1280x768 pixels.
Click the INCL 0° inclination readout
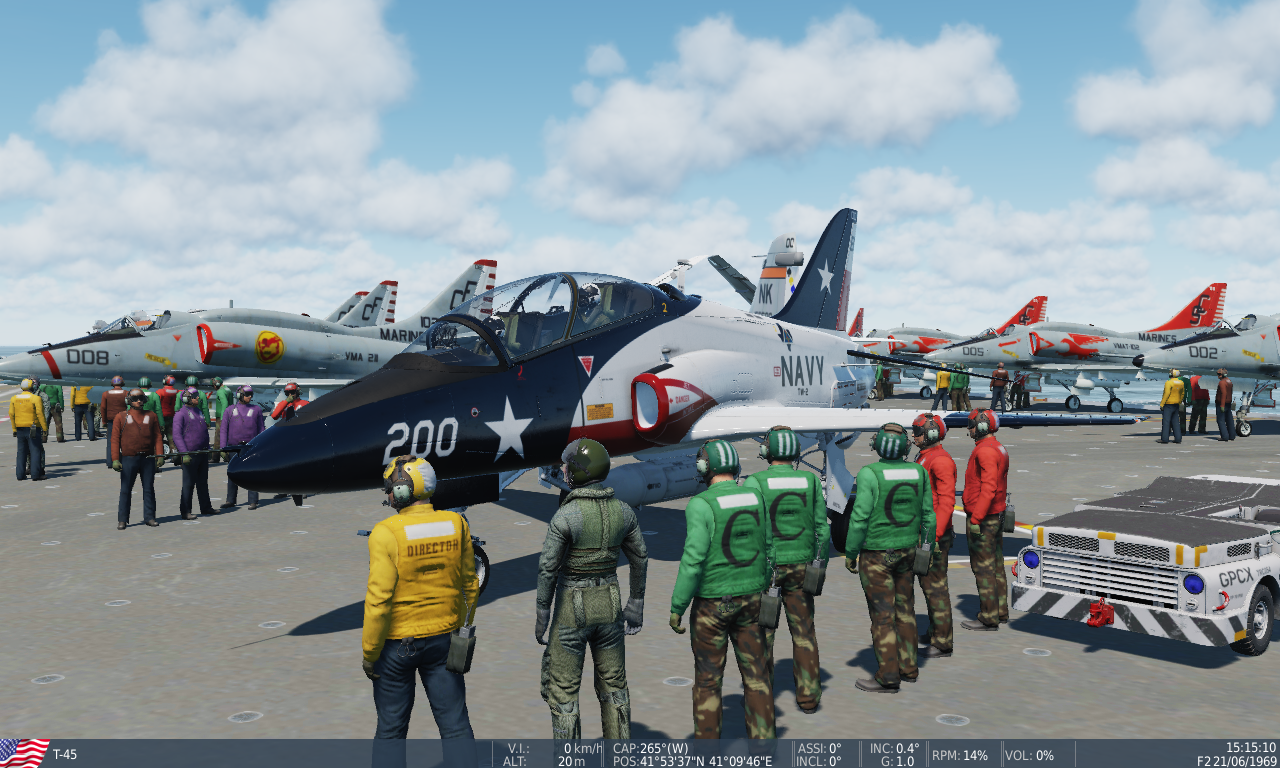pos(818,759)
